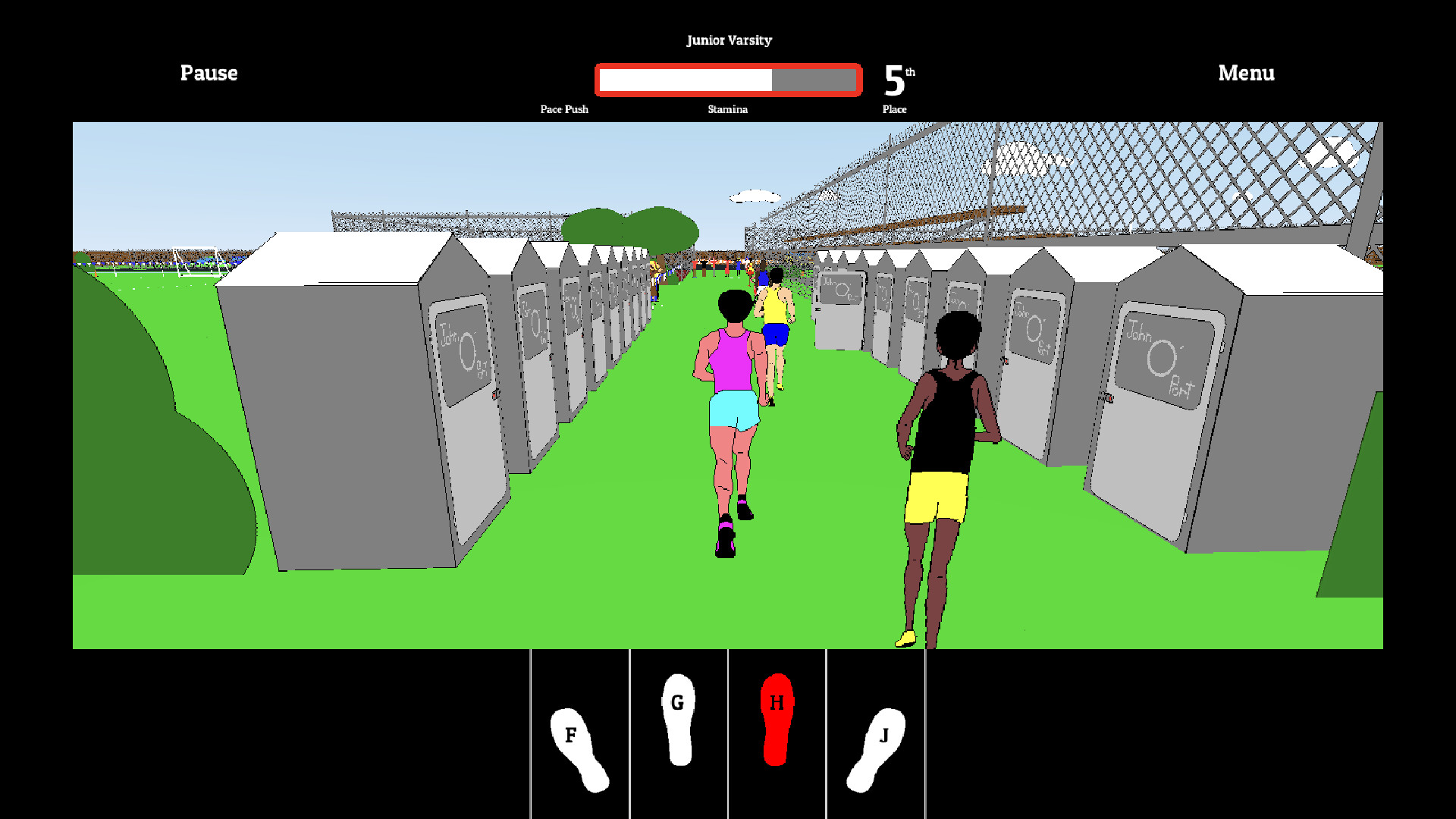The image size is (1456, 819).
Task: Click the Junior Varsity heading
Action: tap(729, 40)
